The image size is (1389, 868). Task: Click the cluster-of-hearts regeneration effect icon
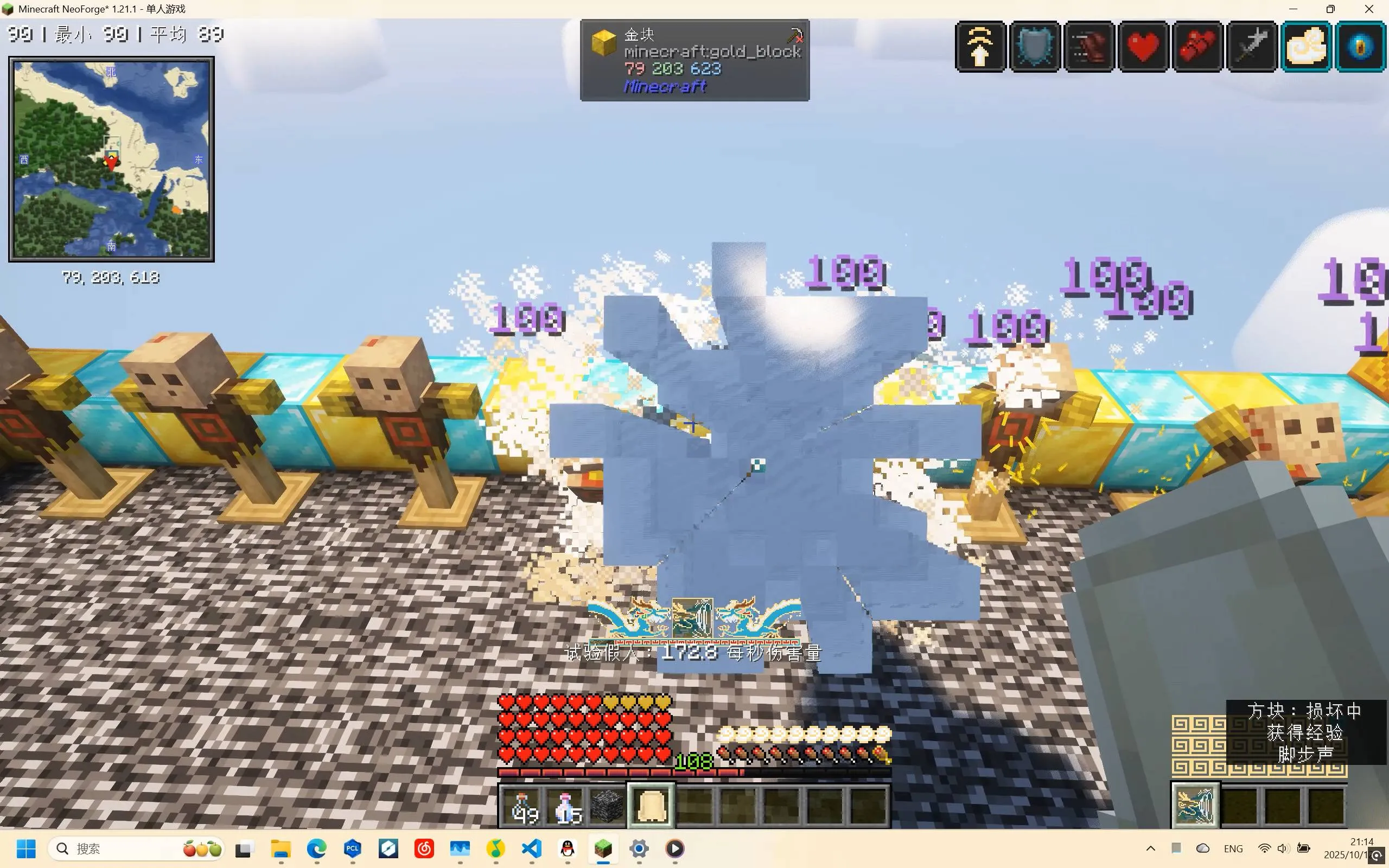point(1197,47)
